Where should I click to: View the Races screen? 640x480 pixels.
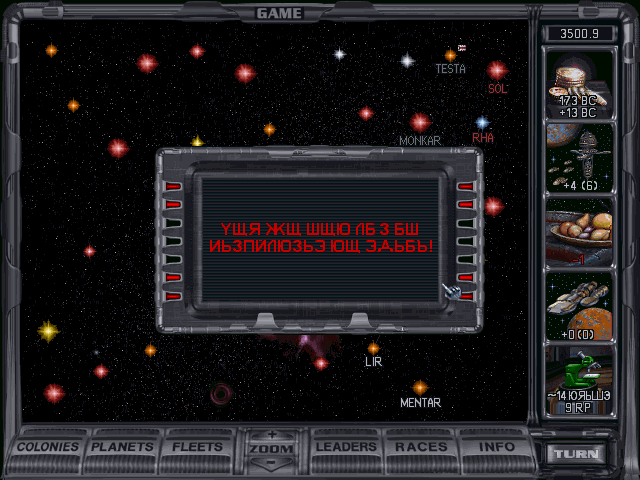(421, 447)
